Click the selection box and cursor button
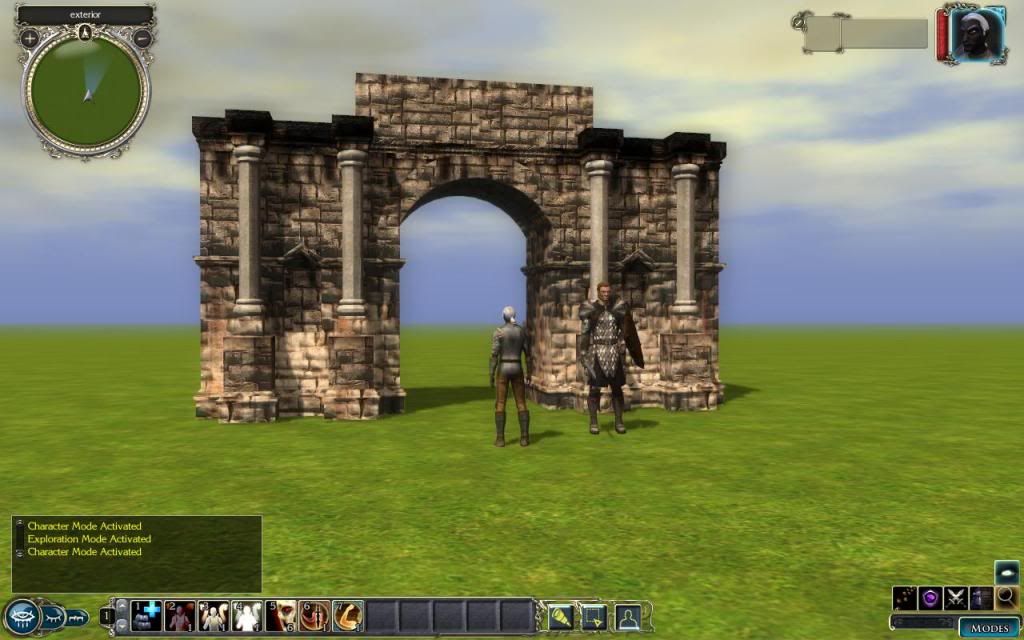 (593, 615)
